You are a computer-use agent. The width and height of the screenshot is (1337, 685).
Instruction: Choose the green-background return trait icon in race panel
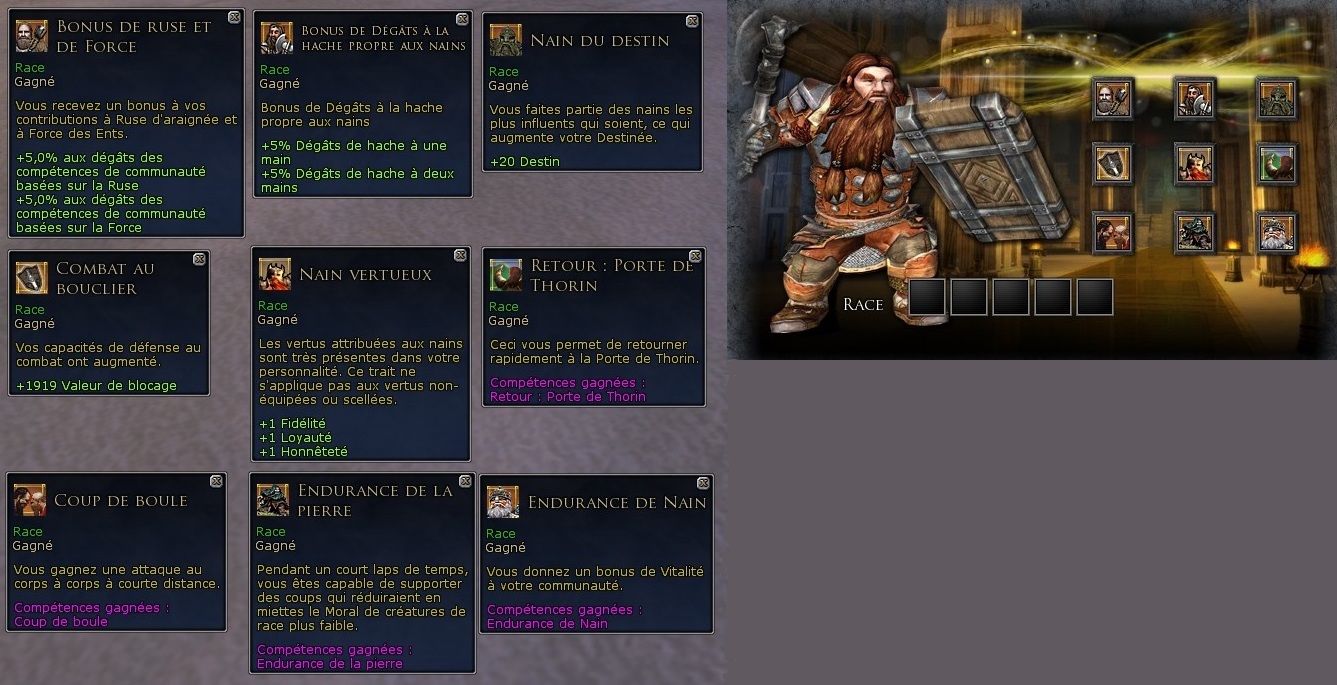click(x=1277, y=165)
